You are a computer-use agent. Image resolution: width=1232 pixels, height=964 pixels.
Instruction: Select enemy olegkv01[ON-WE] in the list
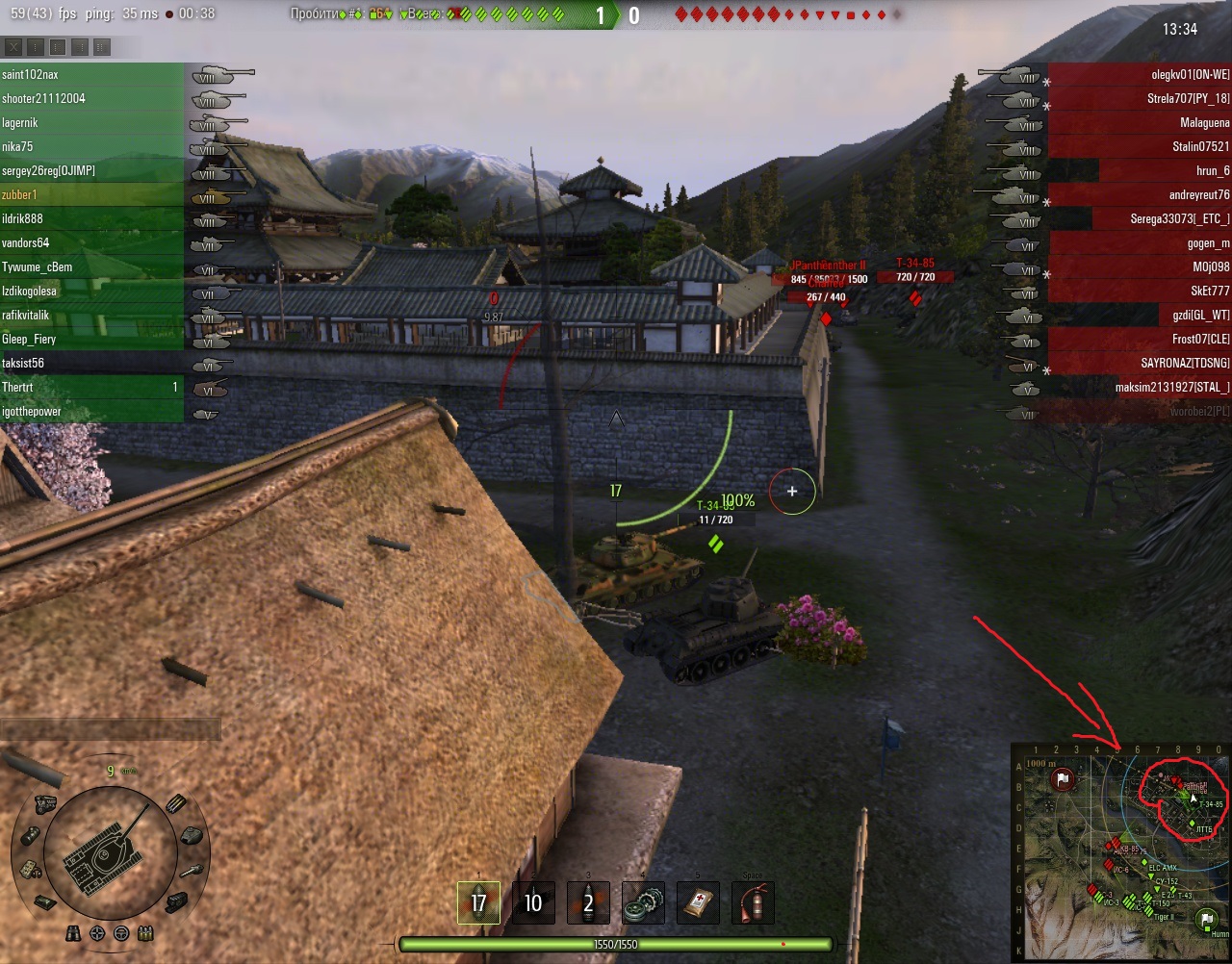[1190, 74]
